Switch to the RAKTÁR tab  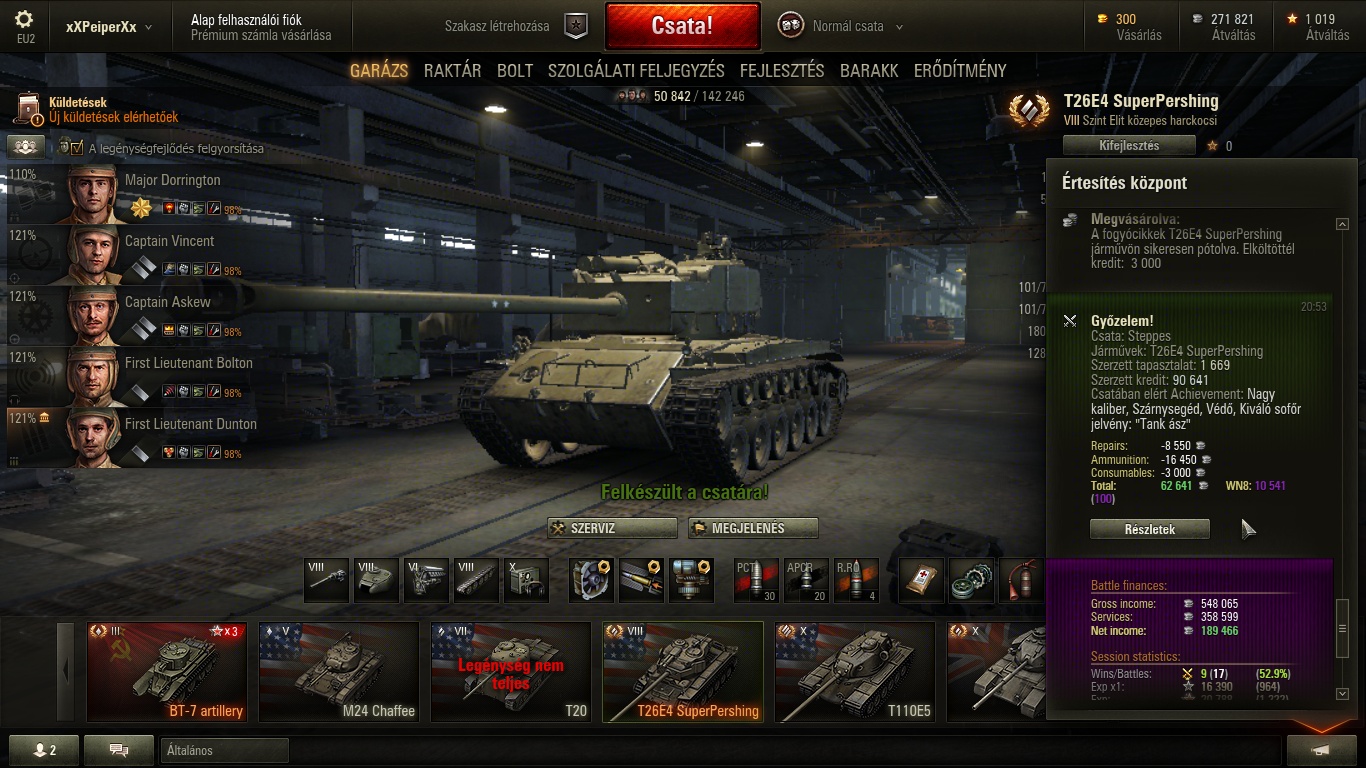click(x=452, y=71)
